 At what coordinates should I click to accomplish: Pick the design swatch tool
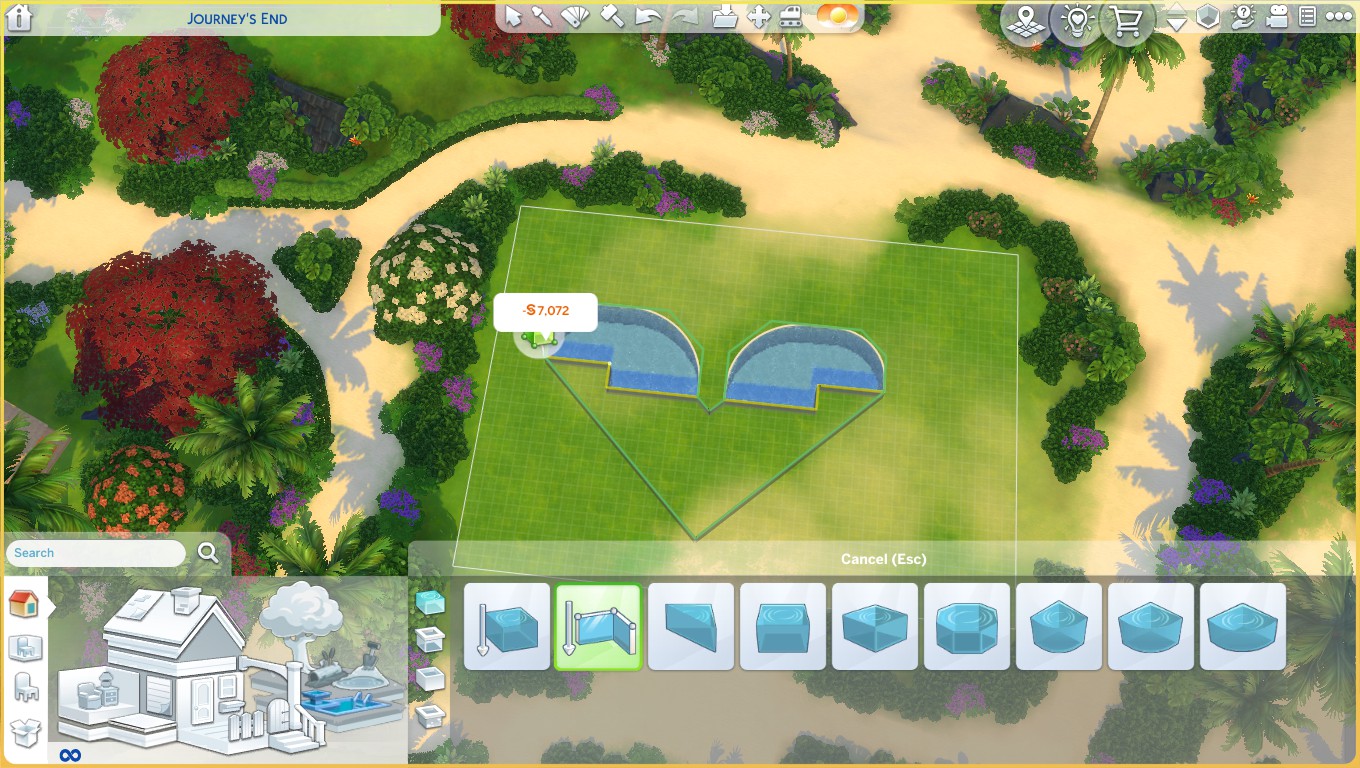coord(574,17)
